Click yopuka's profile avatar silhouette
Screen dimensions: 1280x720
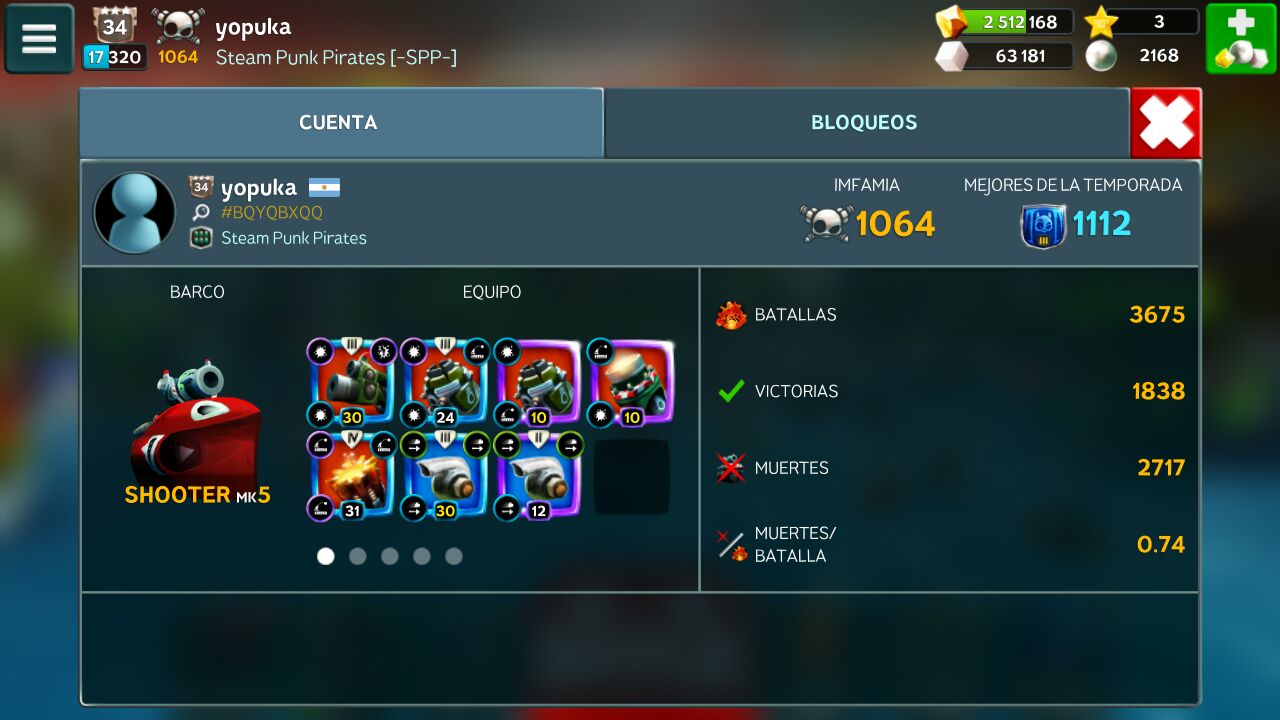click(134, 212)
